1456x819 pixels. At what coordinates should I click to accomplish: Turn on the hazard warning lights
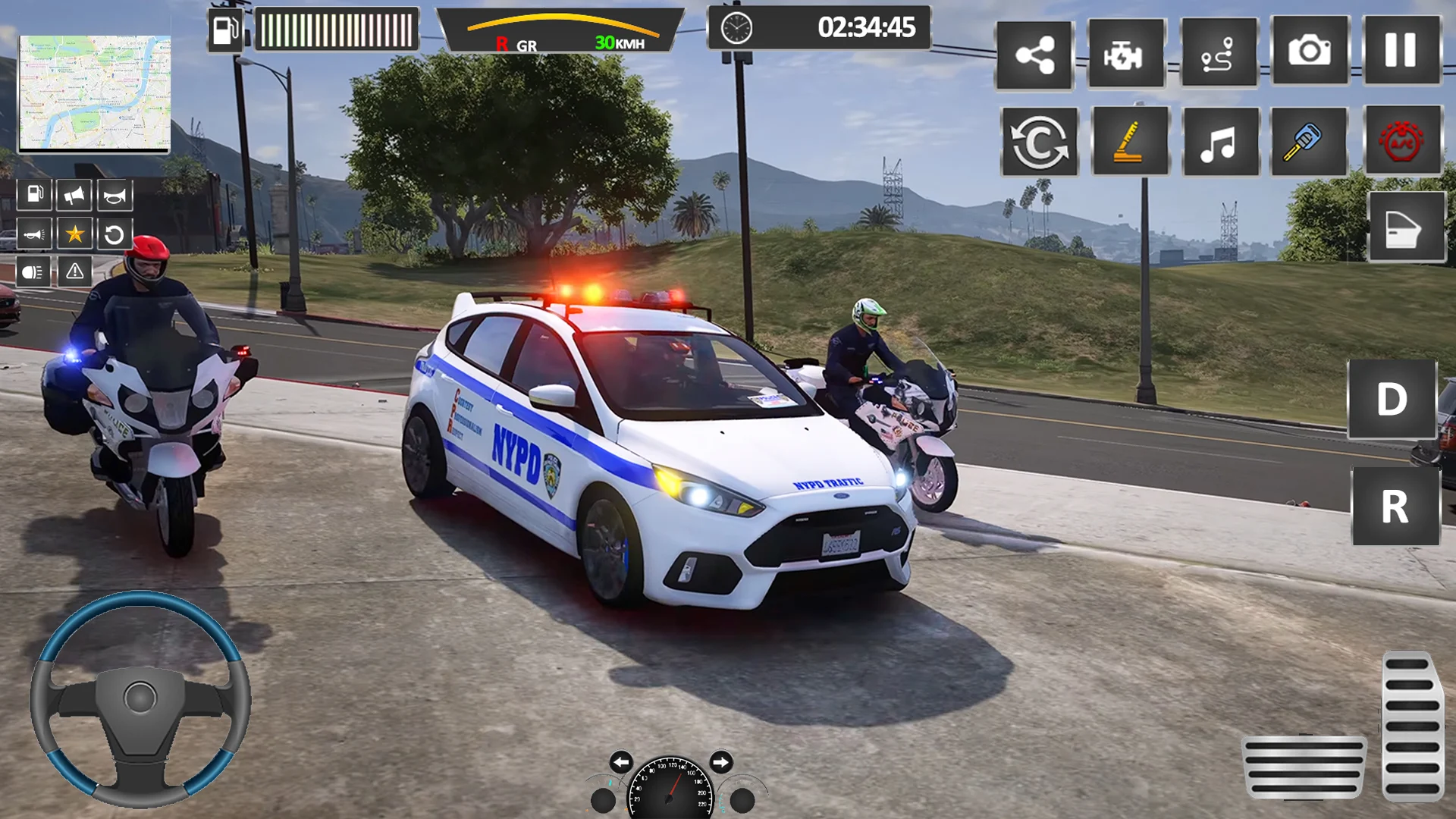75,271
